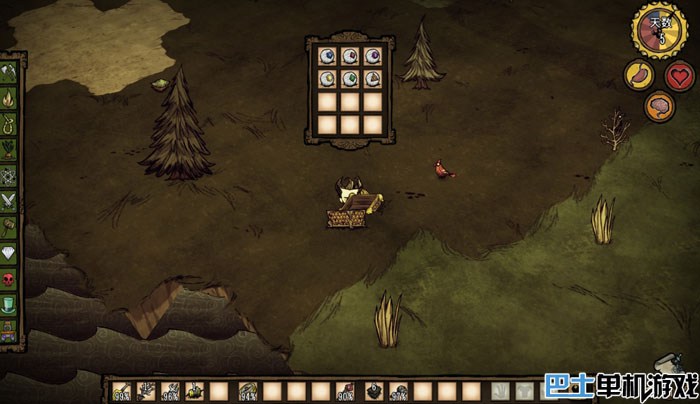Viewport: 700px width, 404px height.
Task: Click the day counter clock
Action: (x=658, y=30)
